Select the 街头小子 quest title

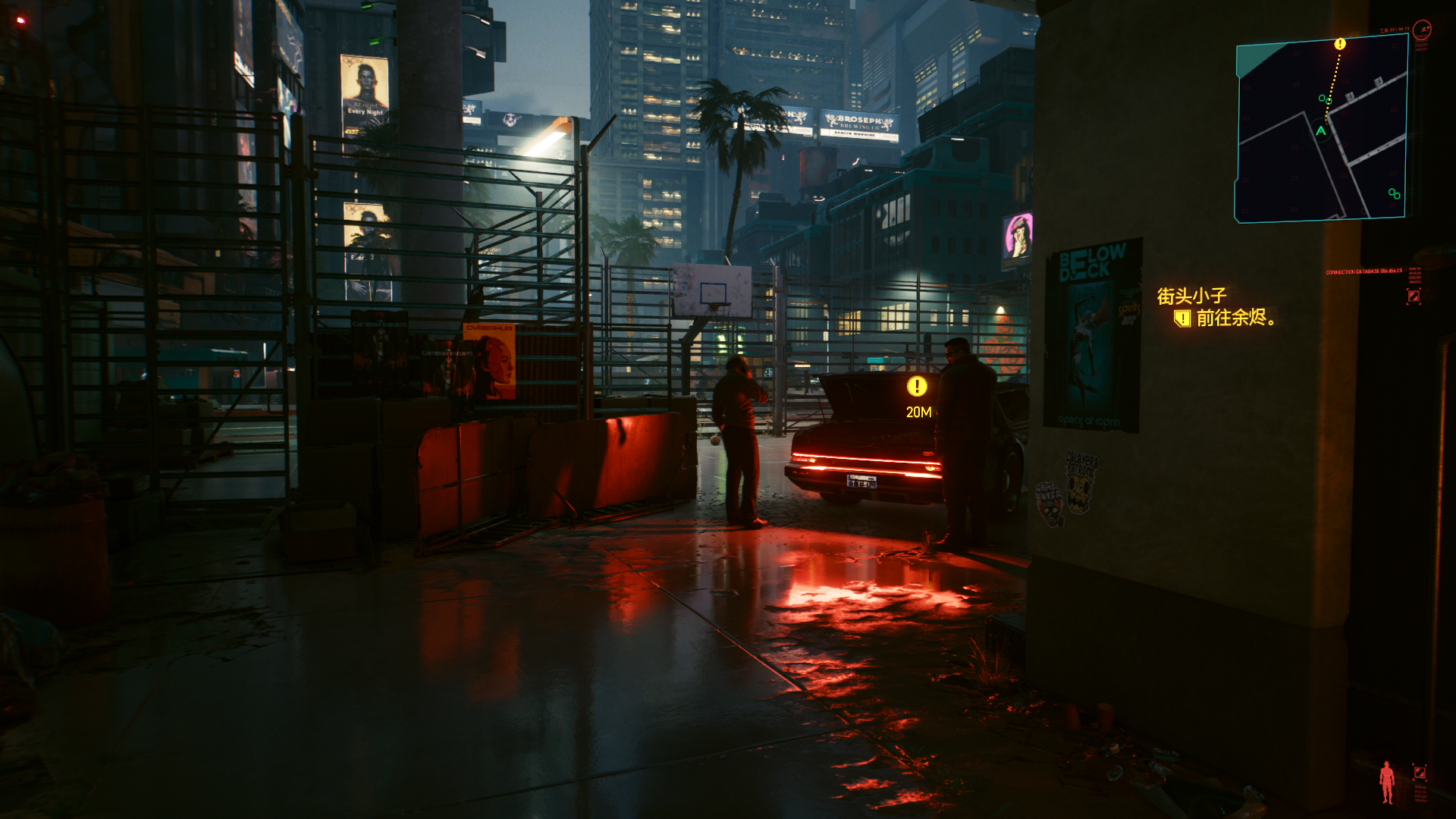pyautogui.click(x=1194, y=293)
